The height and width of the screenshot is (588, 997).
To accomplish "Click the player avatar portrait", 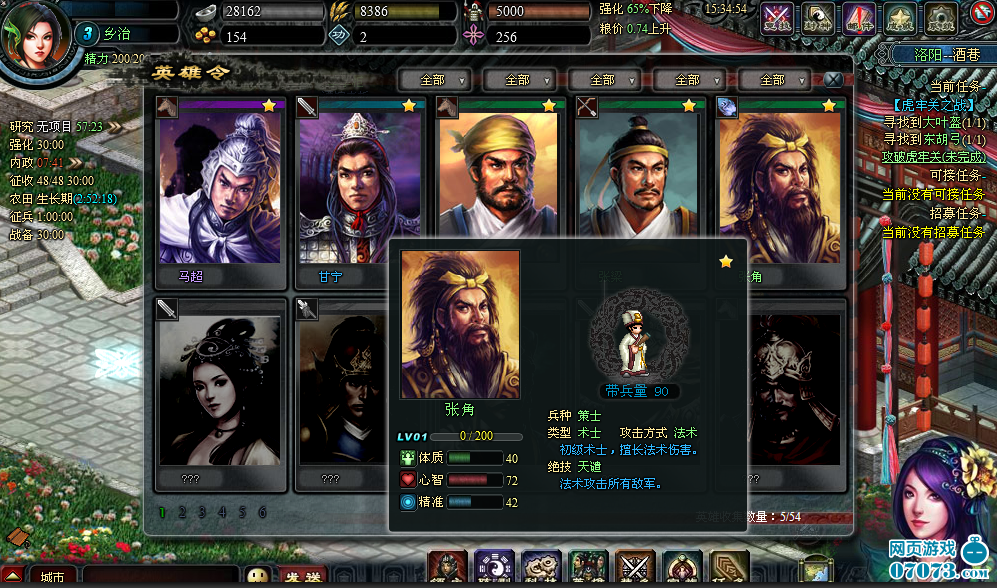I will [x=32, y=32].
